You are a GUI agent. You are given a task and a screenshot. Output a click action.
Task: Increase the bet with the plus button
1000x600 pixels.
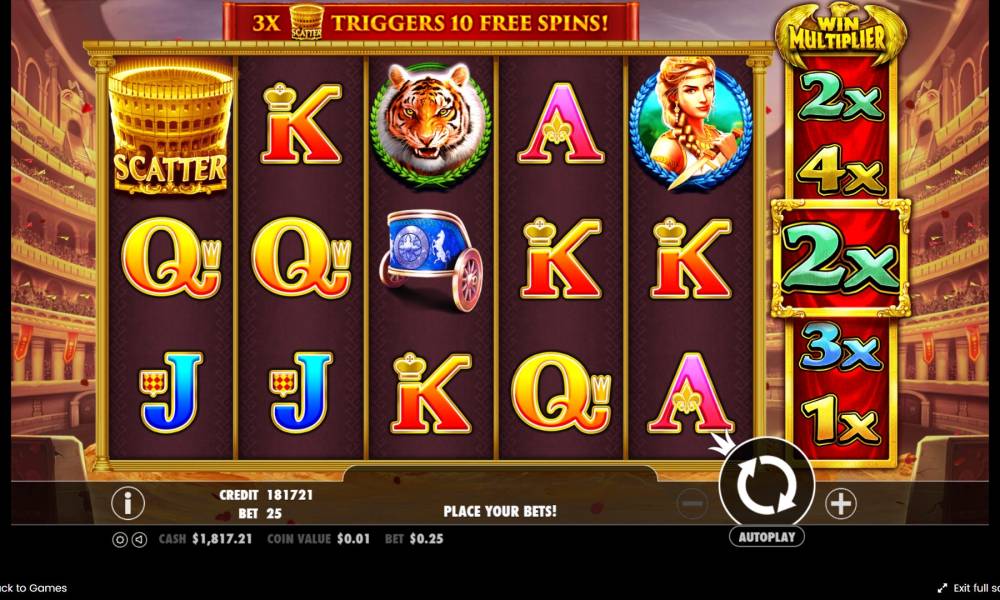tap(841, 504)
